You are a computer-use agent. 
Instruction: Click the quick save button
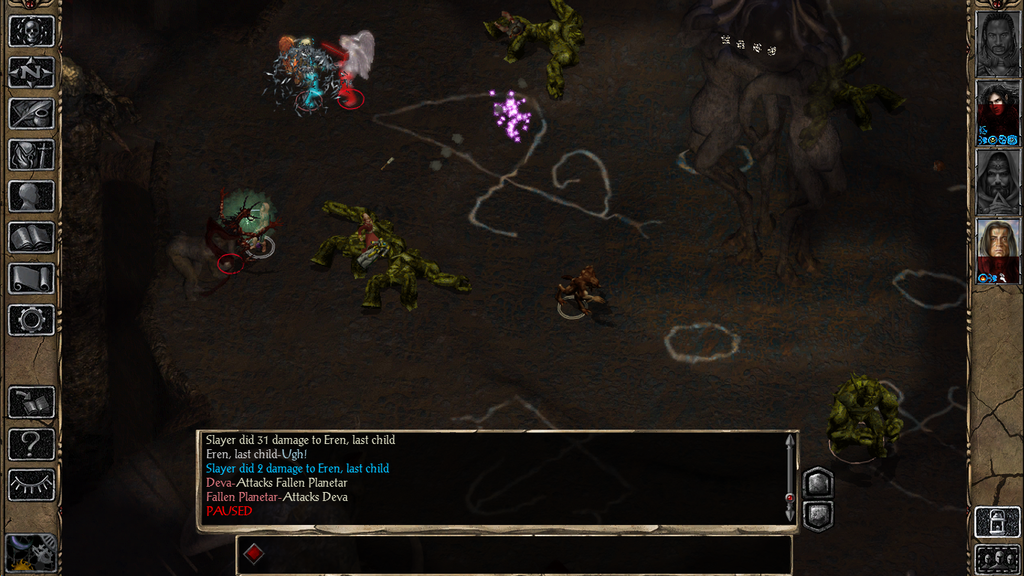(31, 402)
